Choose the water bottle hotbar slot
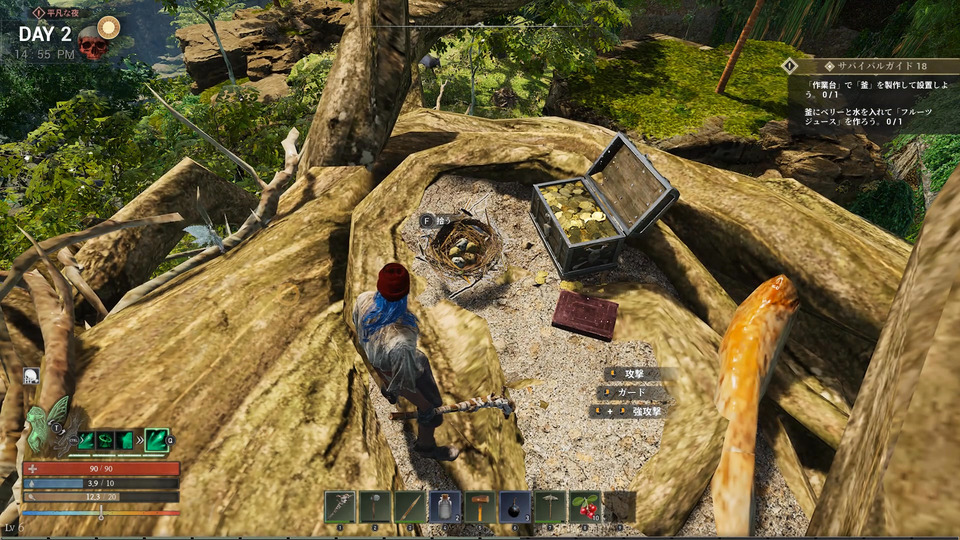This screenshot has width=960, height=540. pos(445,507)
